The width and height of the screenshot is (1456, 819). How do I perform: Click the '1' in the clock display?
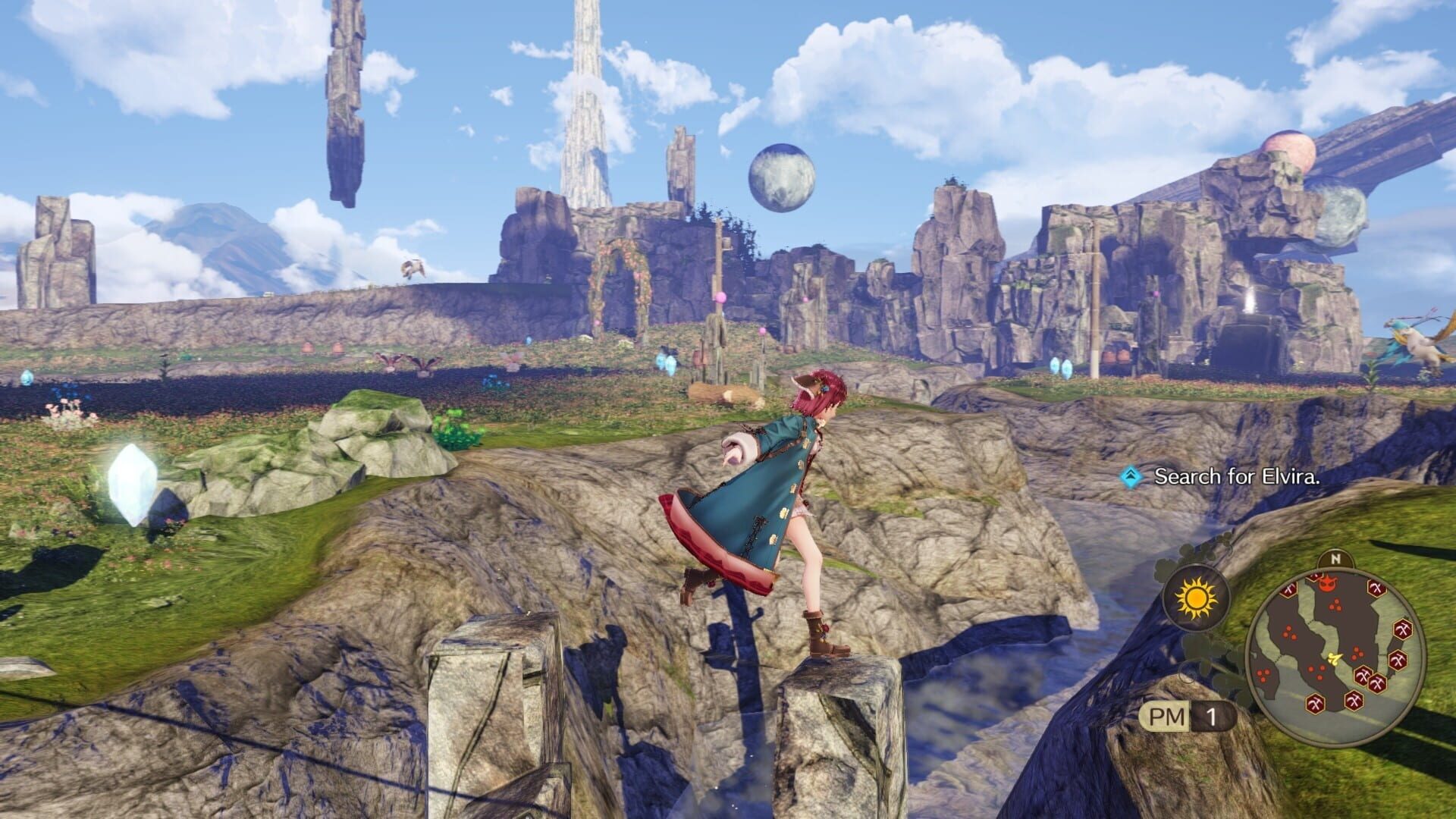click(x=1213, y=714)
